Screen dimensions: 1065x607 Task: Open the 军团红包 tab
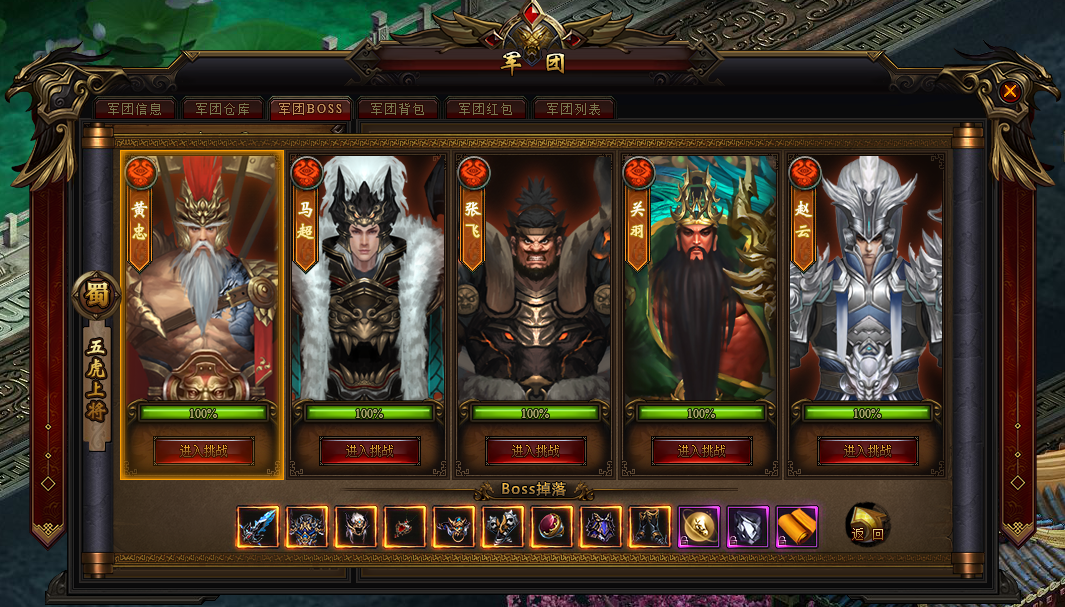click(x=486, y=109)
